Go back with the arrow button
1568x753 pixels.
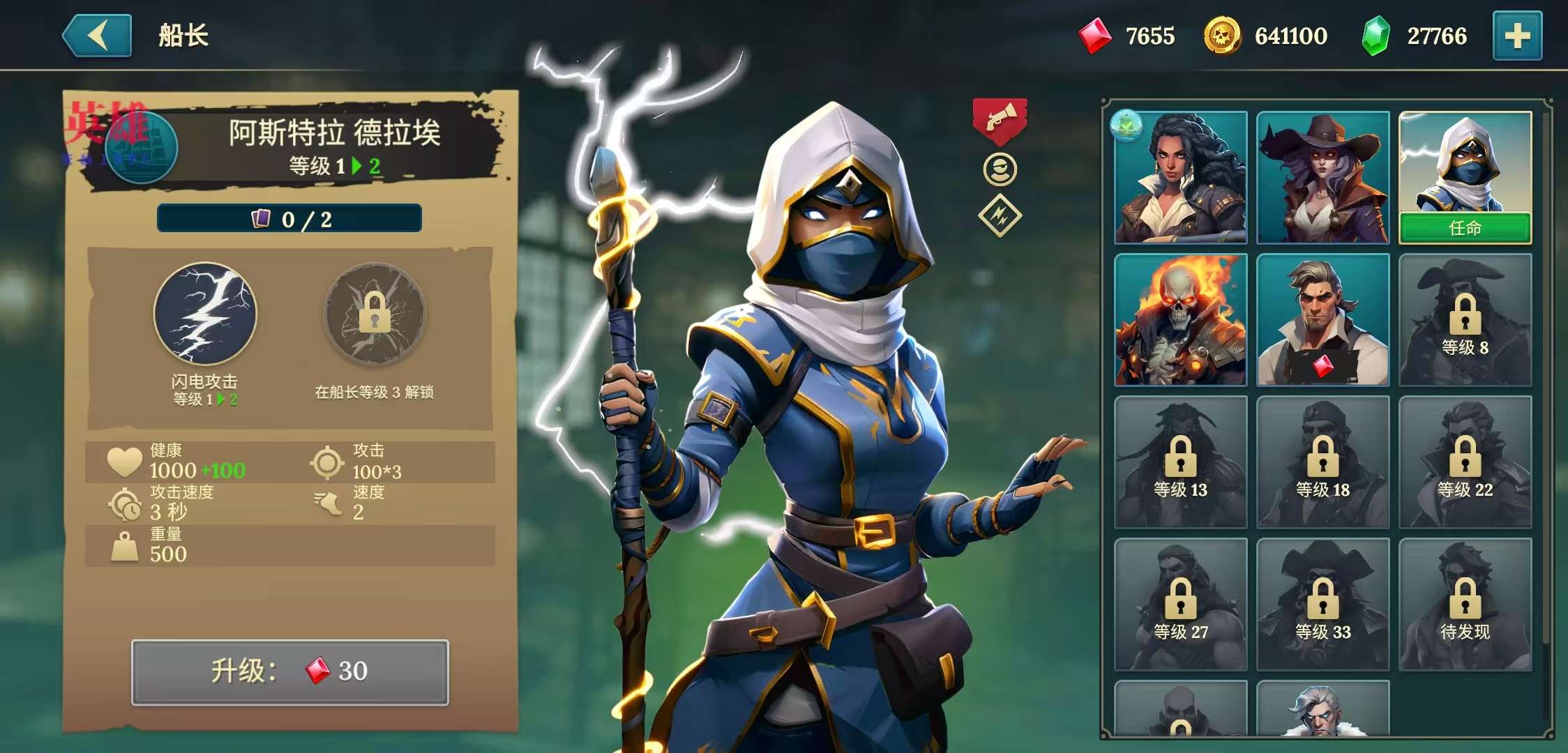98,36
